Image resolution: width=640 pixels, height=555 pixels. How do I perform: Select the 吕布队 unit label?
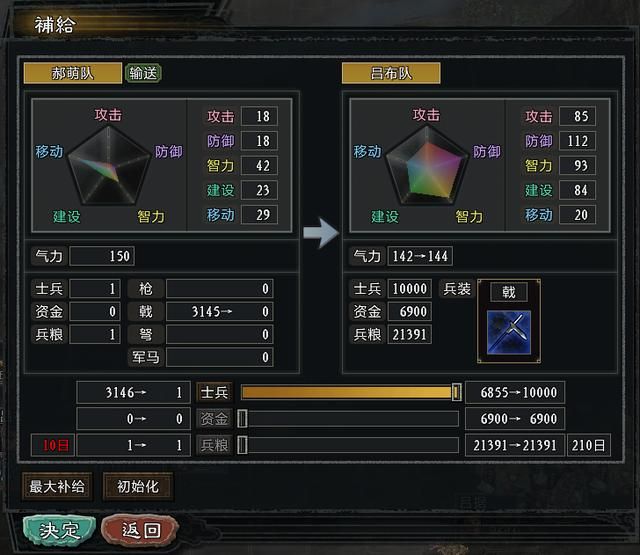[x=390, y=73]
